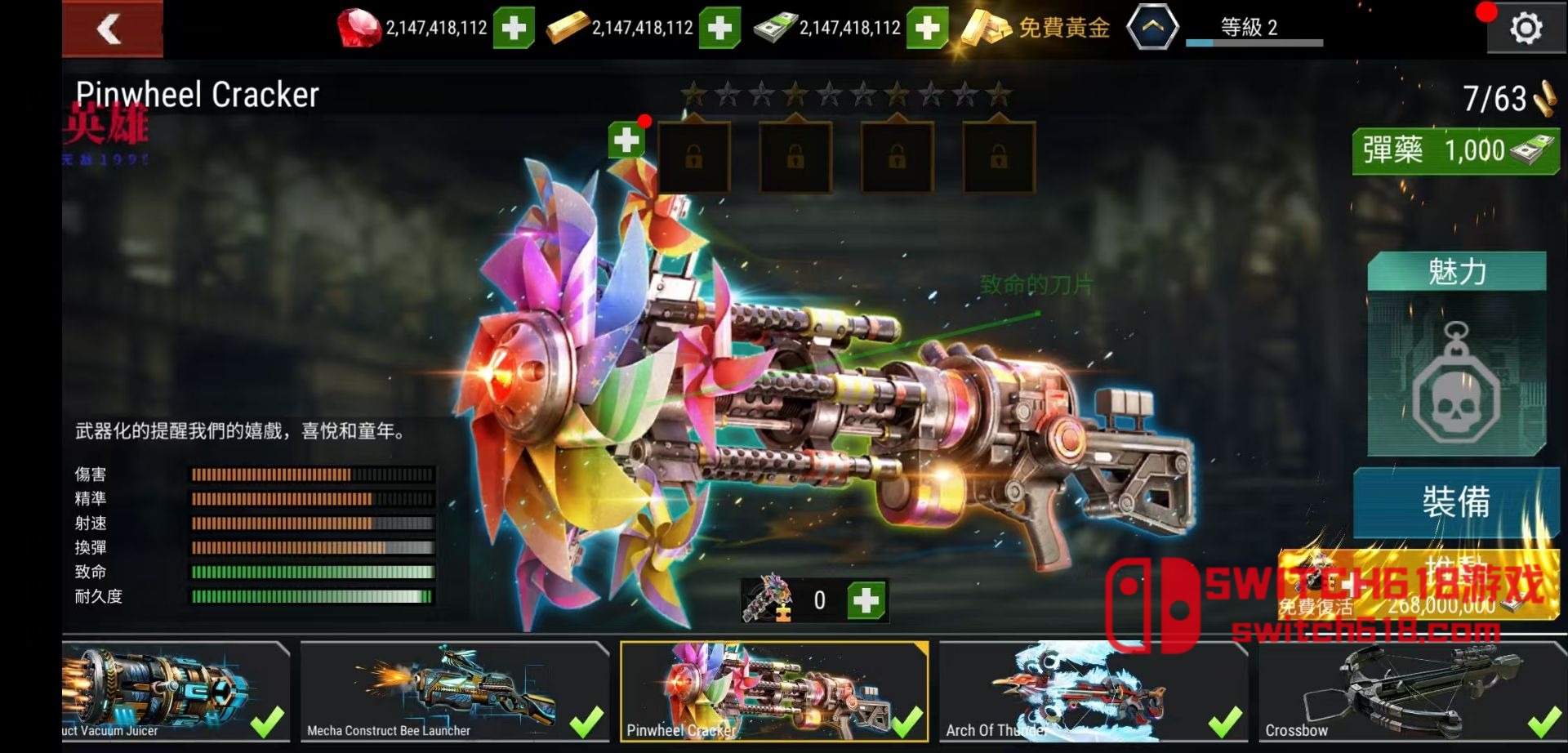Add upgrade parts with bottom plus button

[866, 600]
